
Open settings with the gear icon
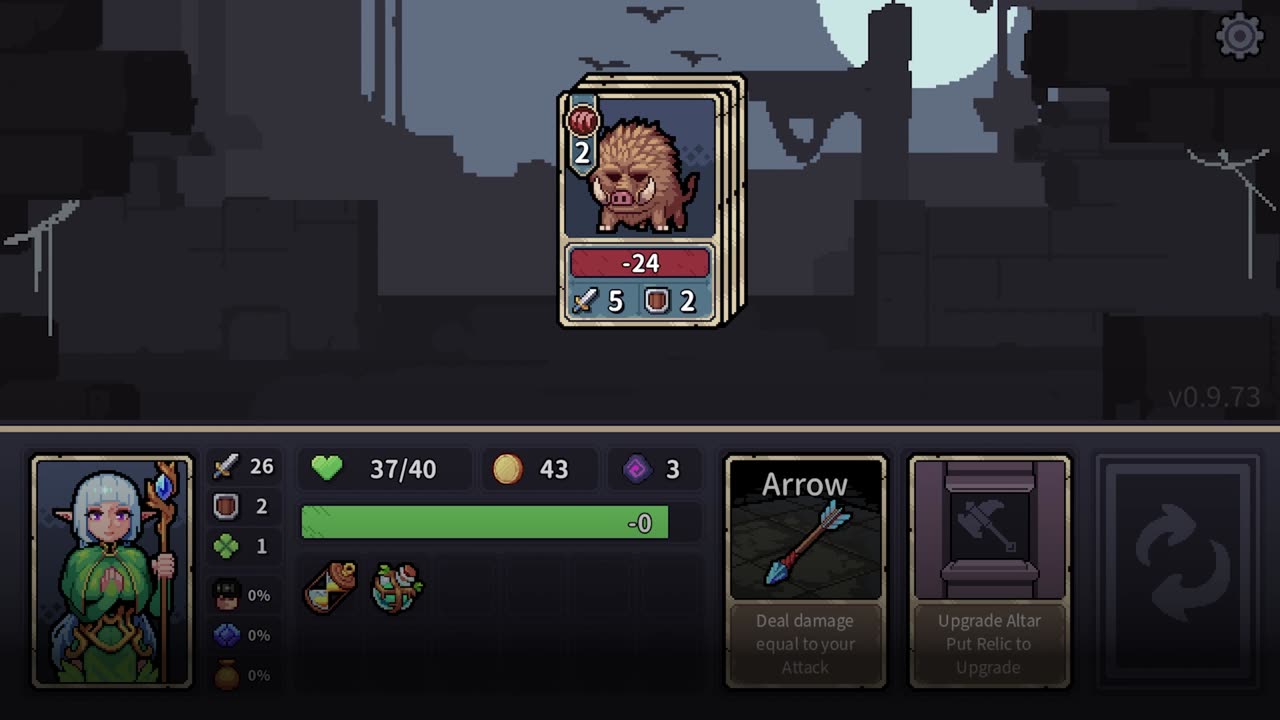(1239, 37)
